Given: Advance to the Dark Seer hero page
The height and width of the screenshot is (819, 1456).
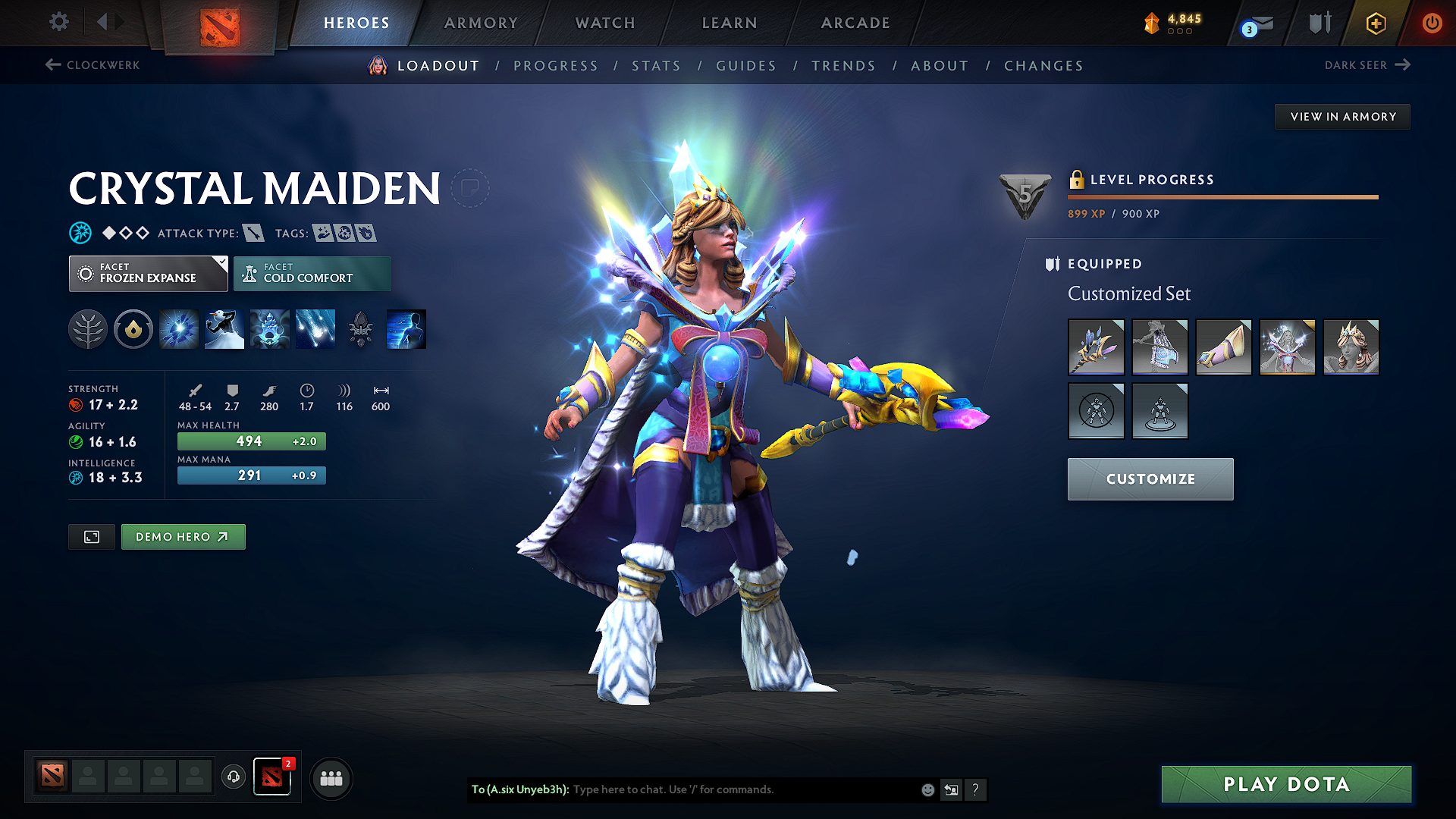Looking at the screenshot, I should click(x=1368, y=65).
